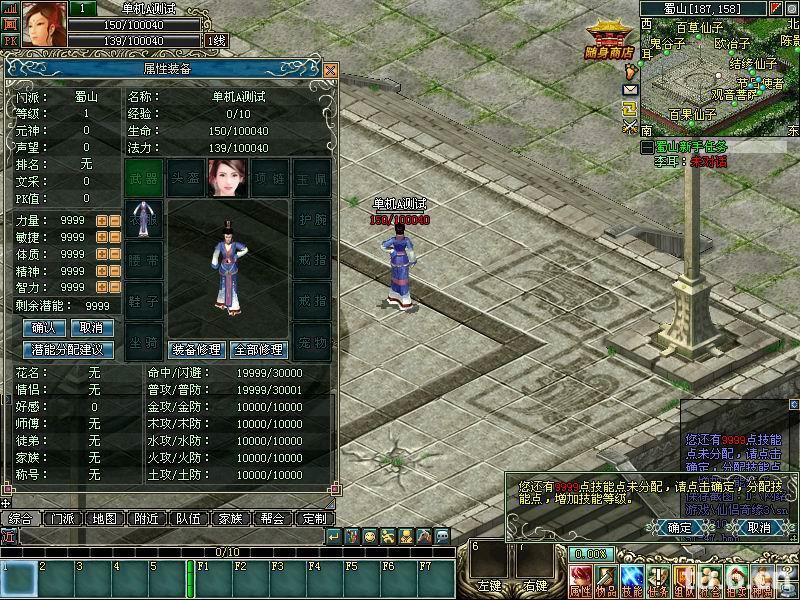Increase 力量 strength with plus button

(x=101, y=220)
